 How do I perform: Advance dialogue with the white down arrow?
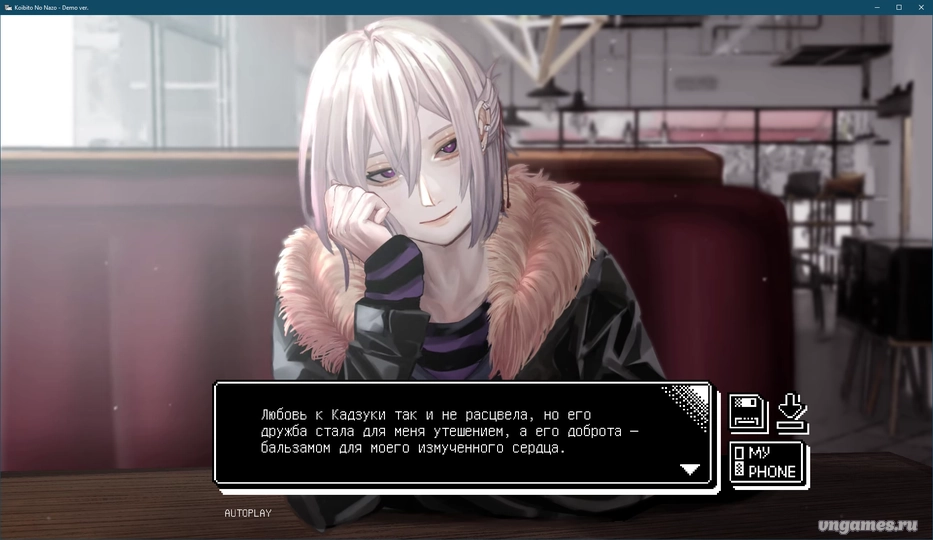point(690,469)
